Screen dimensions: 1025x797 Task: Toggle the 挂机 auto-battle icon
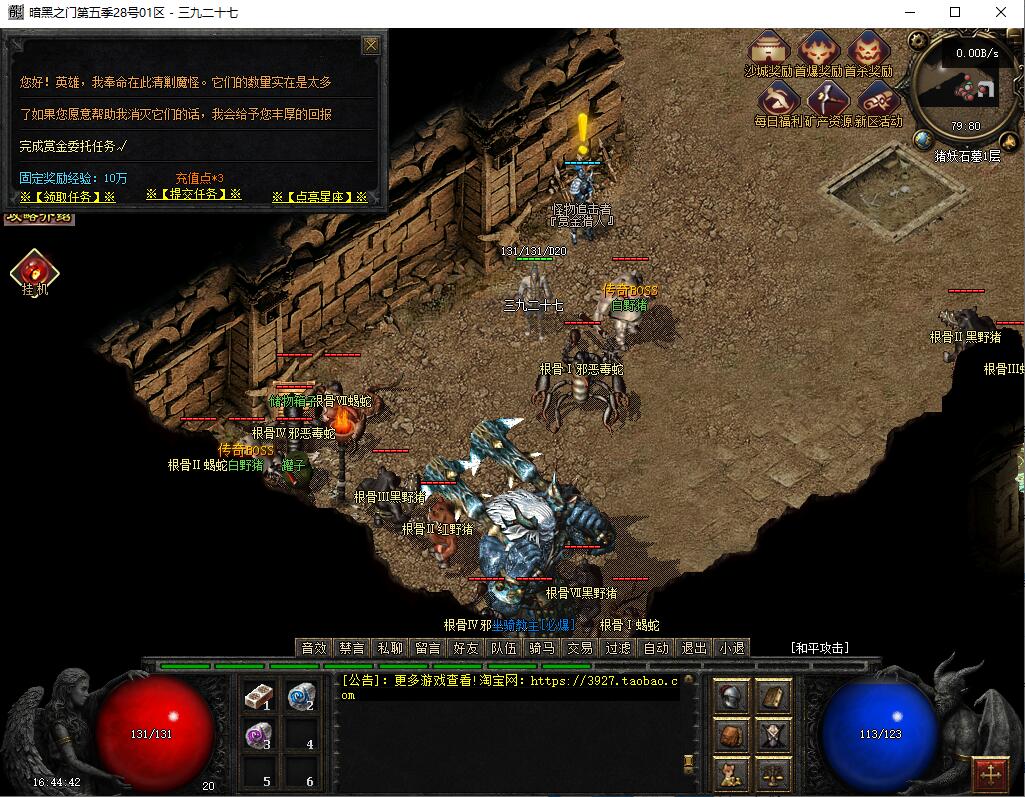35,271
